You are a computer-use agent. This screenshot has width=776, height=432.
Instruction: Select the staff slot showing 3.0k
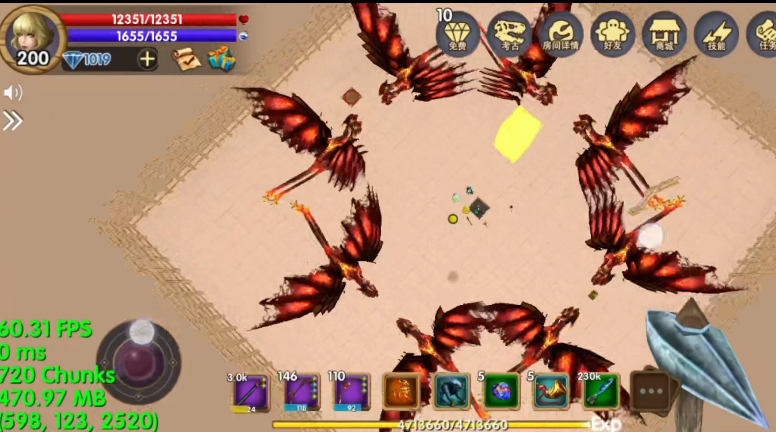(250, 392)
